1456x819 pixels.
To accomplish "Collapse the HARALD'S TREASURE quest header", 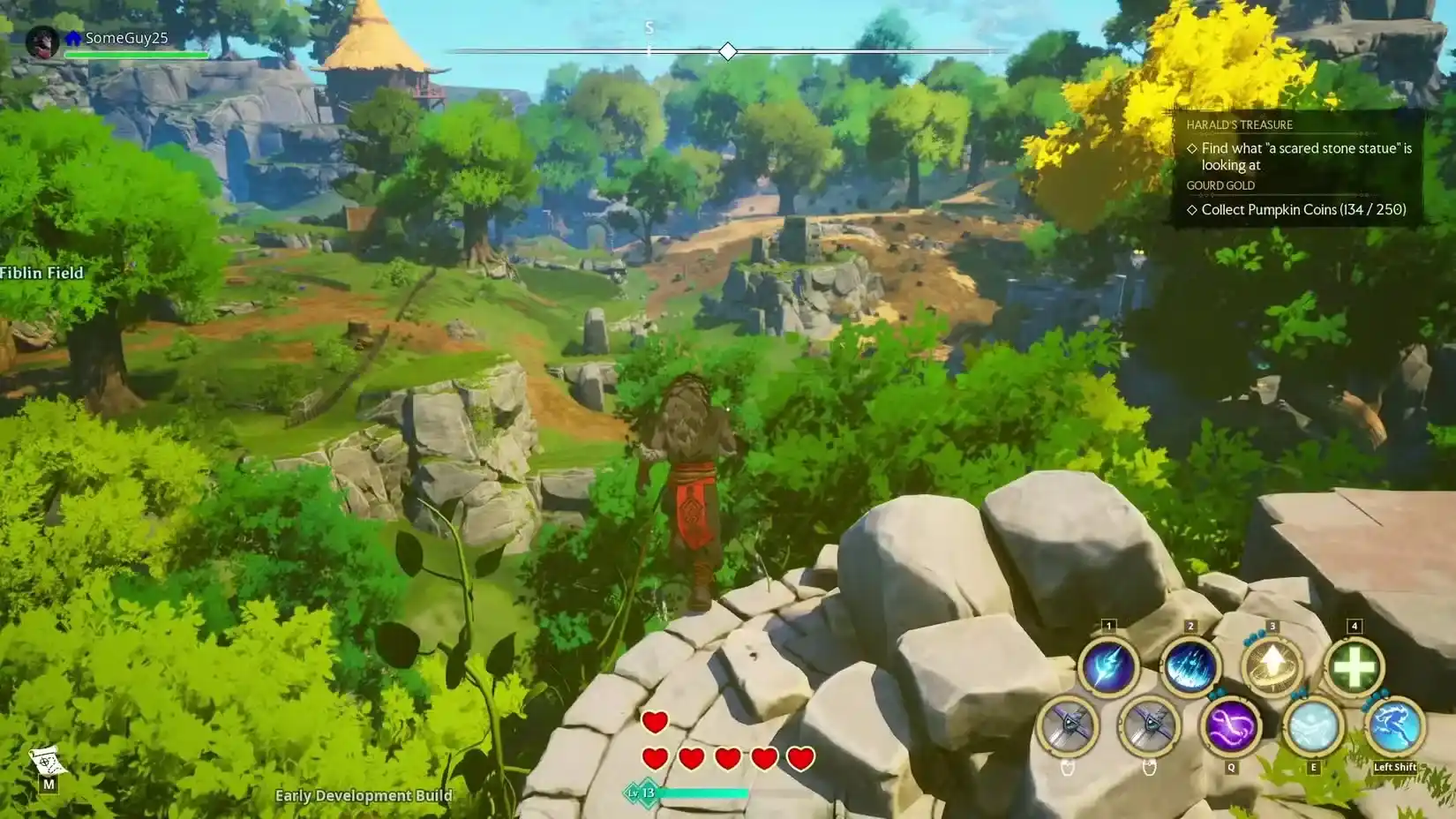I will [1240, 124].
